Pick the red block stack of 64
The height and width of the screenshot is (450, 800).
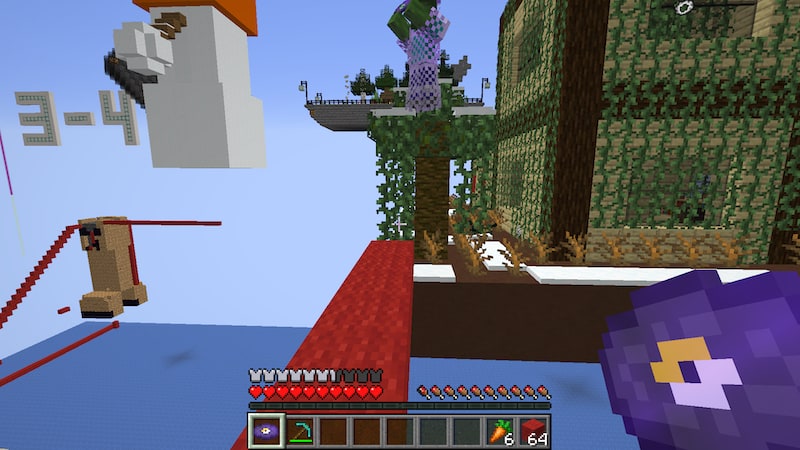point(534,431)
